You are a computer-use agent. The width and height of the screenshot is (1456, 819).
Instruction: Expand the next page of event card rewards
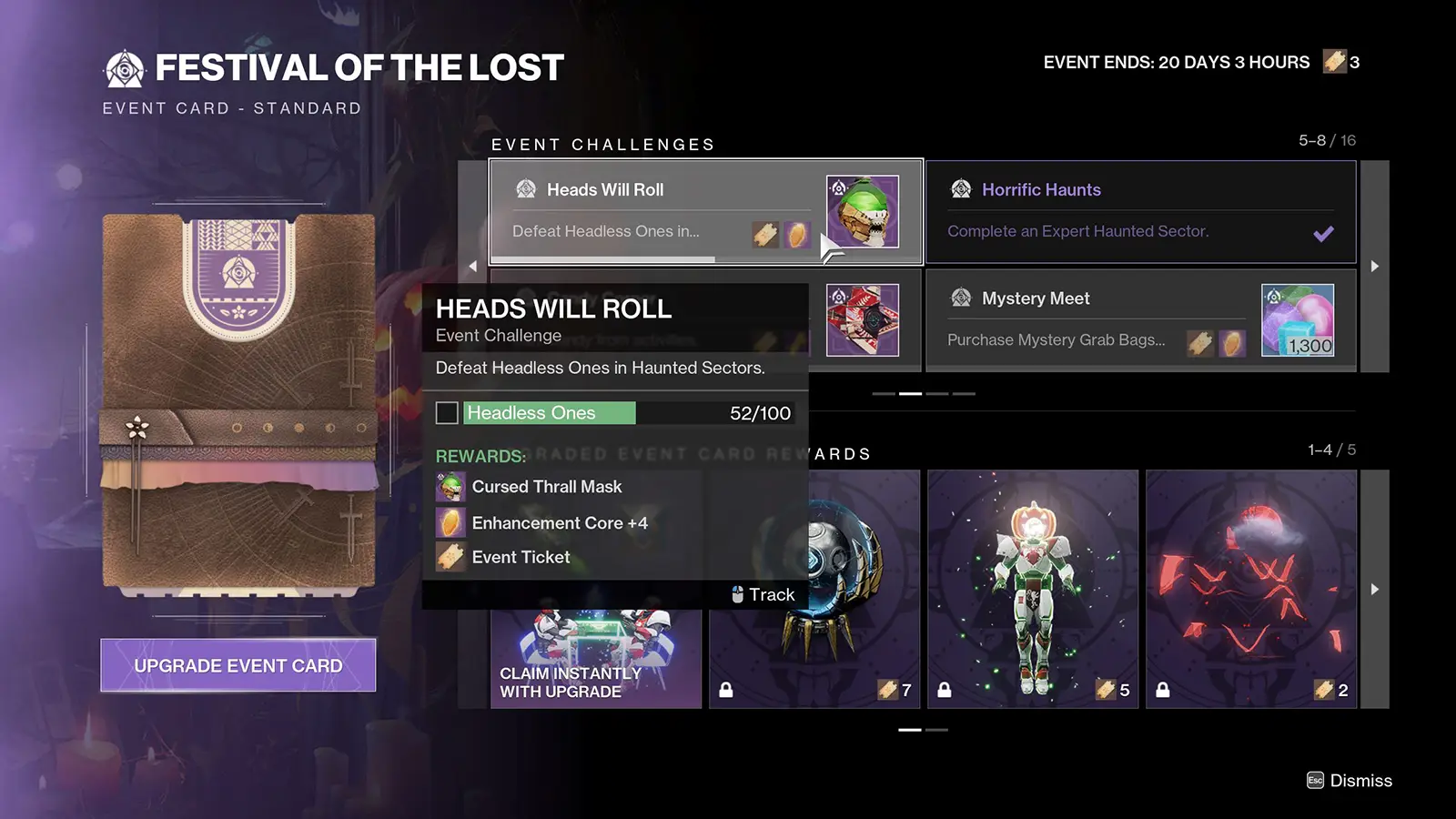tap(1375, 589)
